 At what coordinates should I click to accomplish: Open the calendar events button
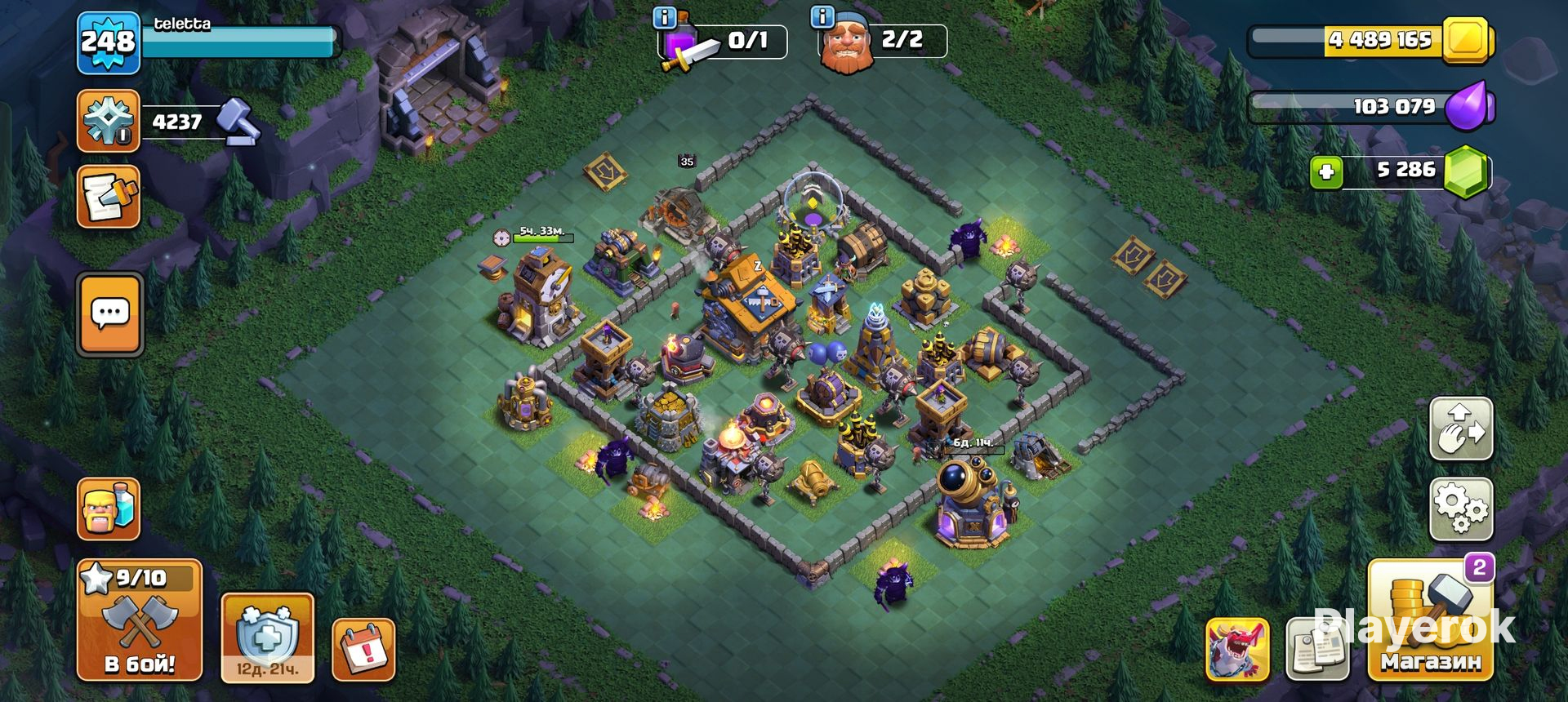363,649
